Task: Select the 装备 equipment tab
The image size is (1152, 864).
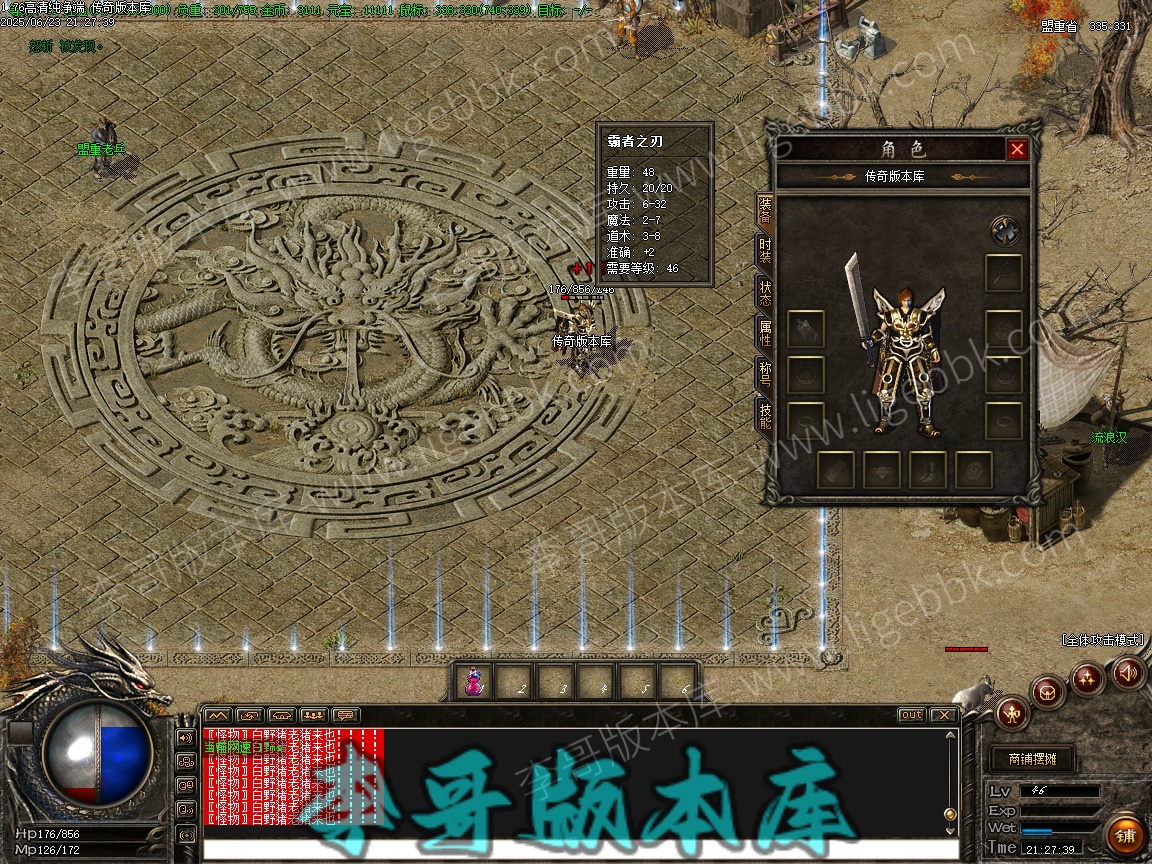Action: (x=765, y=210)
